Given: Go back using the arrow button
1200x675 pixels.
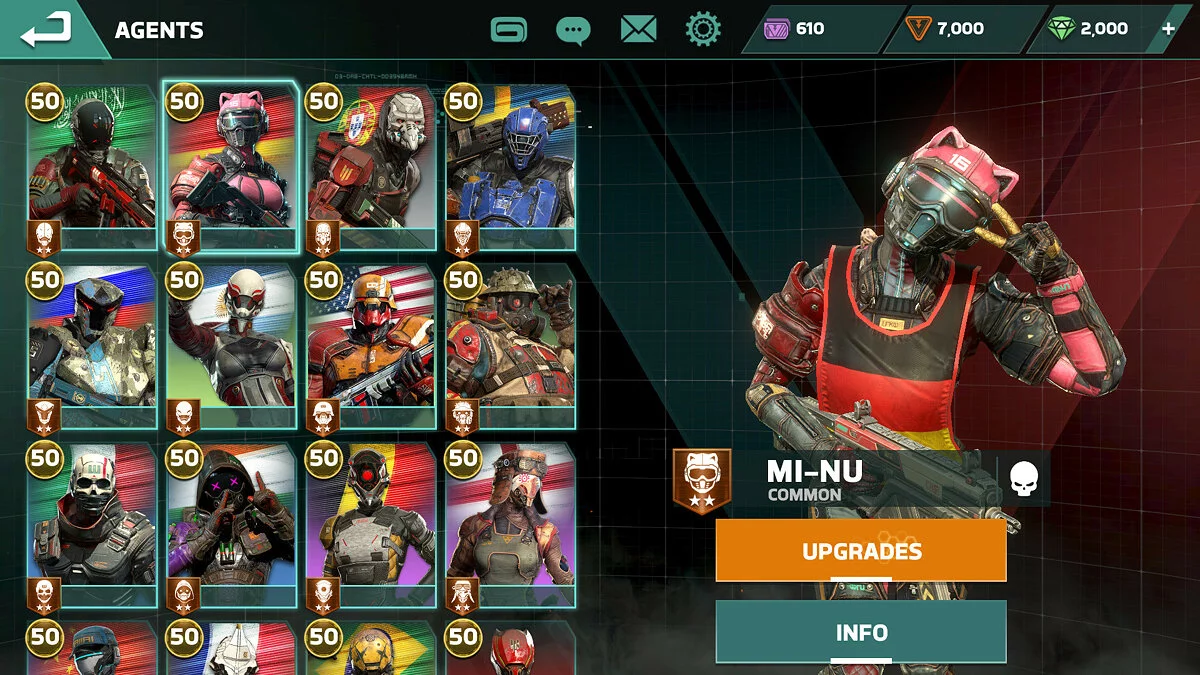Looking at the screenshot, I should [46, 29].
